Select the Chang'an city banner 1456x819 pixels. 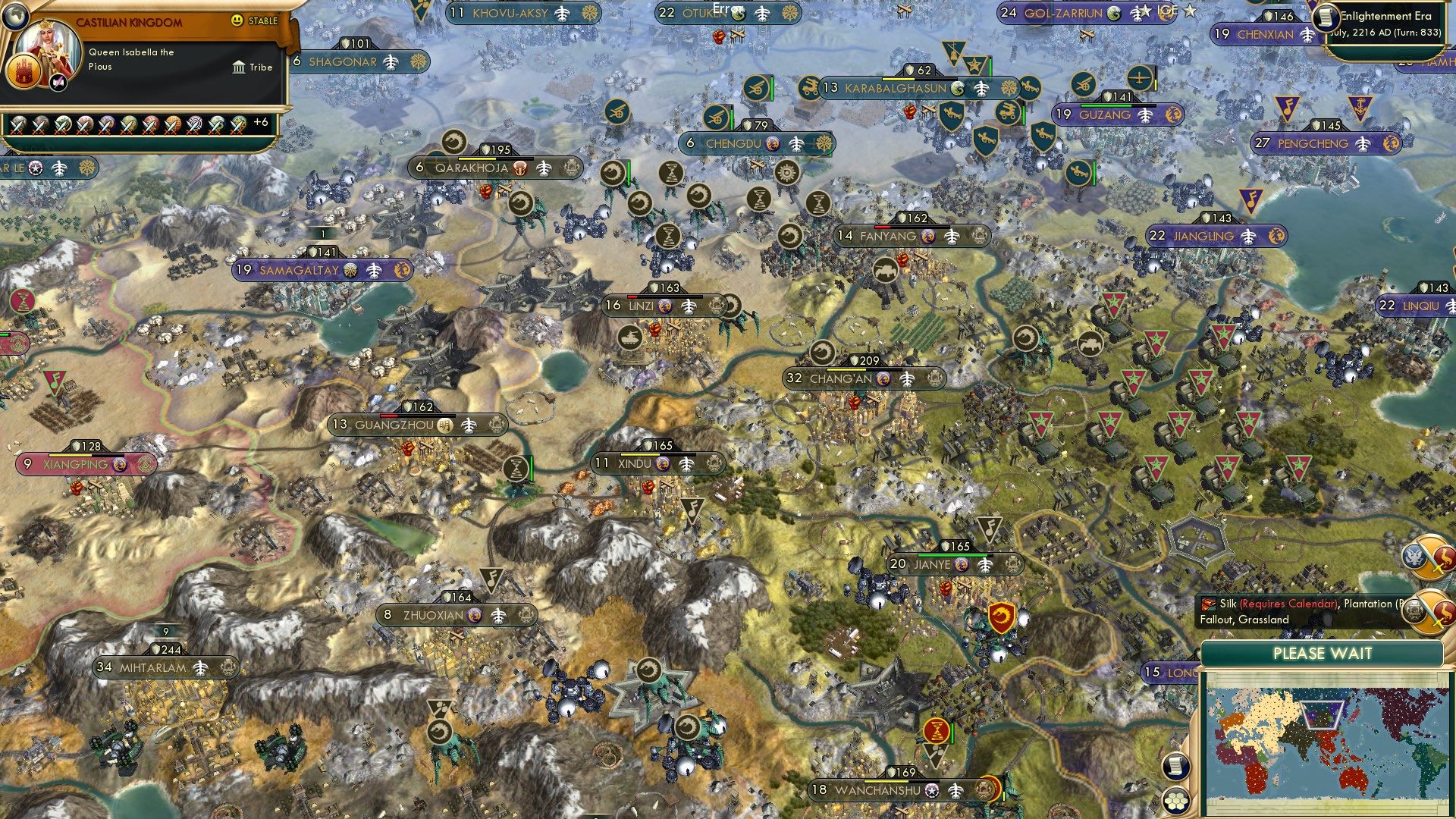pyautogui.click(x=842, y=378)
